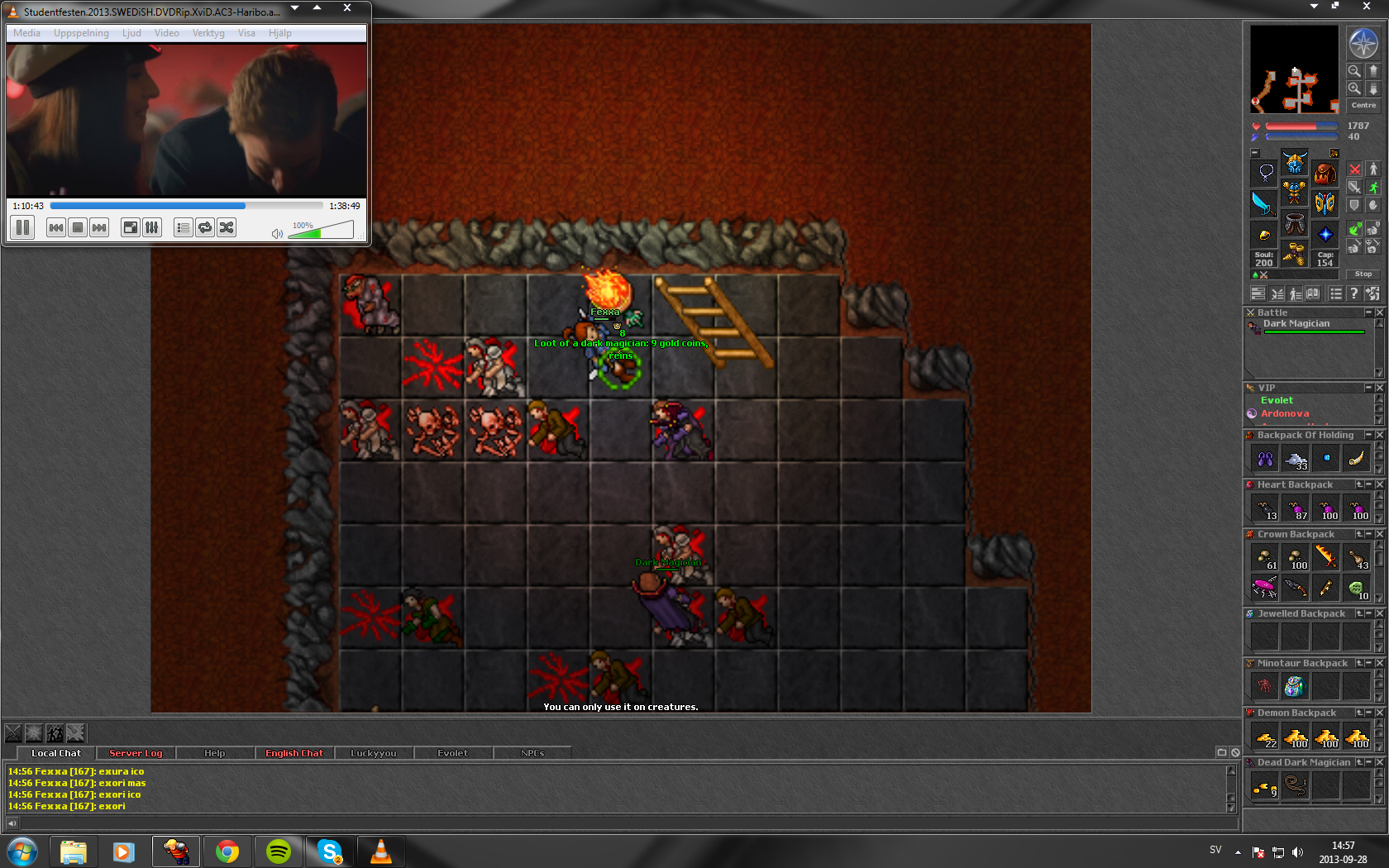The height and width of the screenshot is (868, 1389).
Task: Open the help question mark button
Action: click(1353, 293)
